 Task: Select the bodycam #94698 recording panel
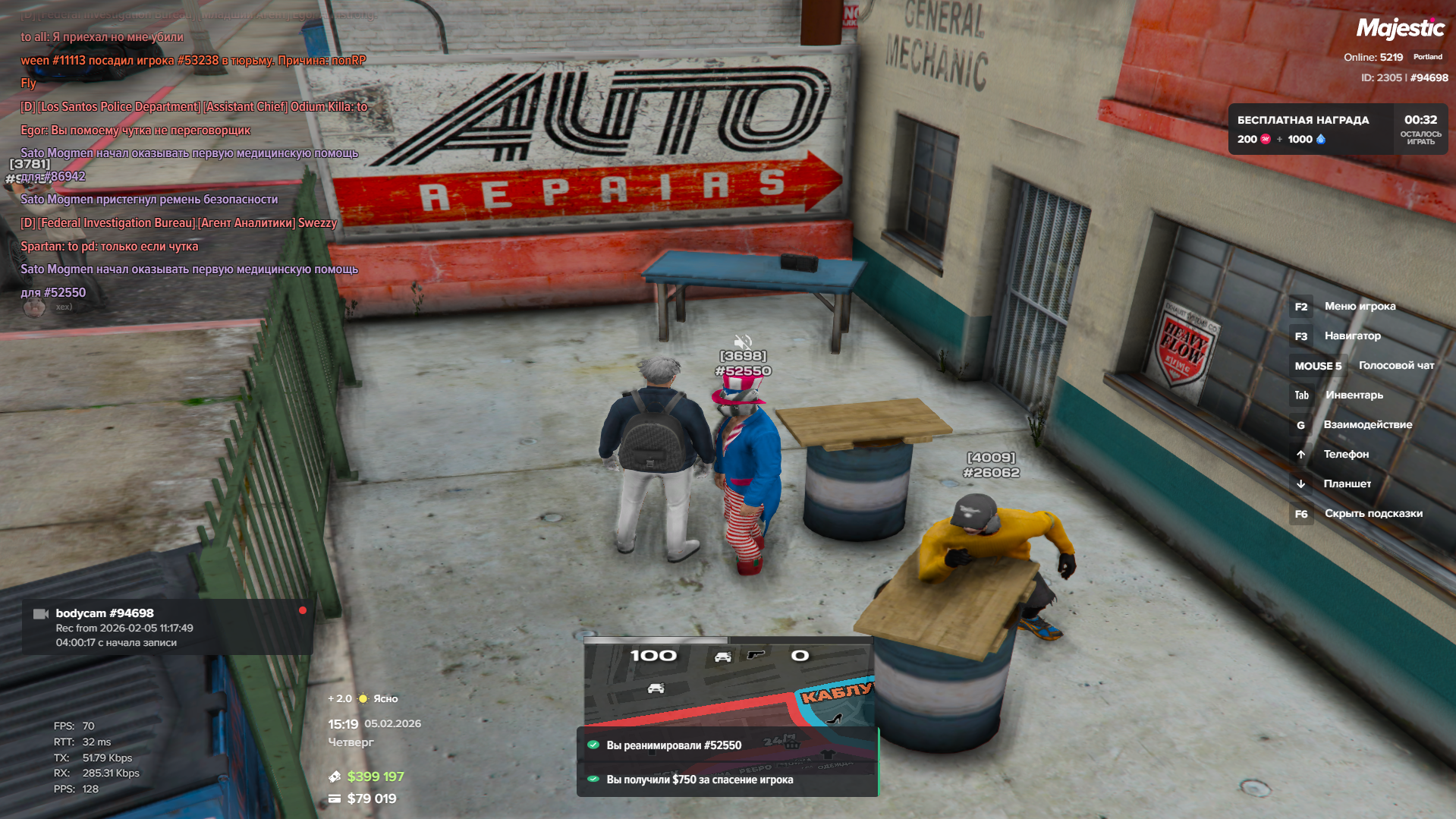point(167,627)
